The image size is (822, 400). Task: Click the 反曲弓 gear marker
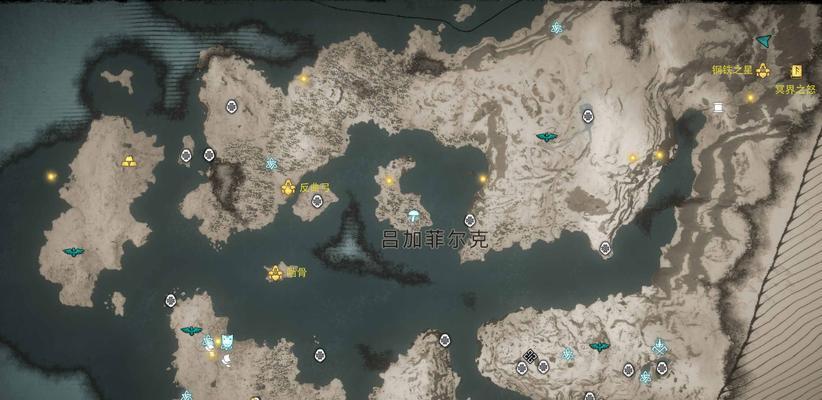pyautogui.click(x=288, y=187)
